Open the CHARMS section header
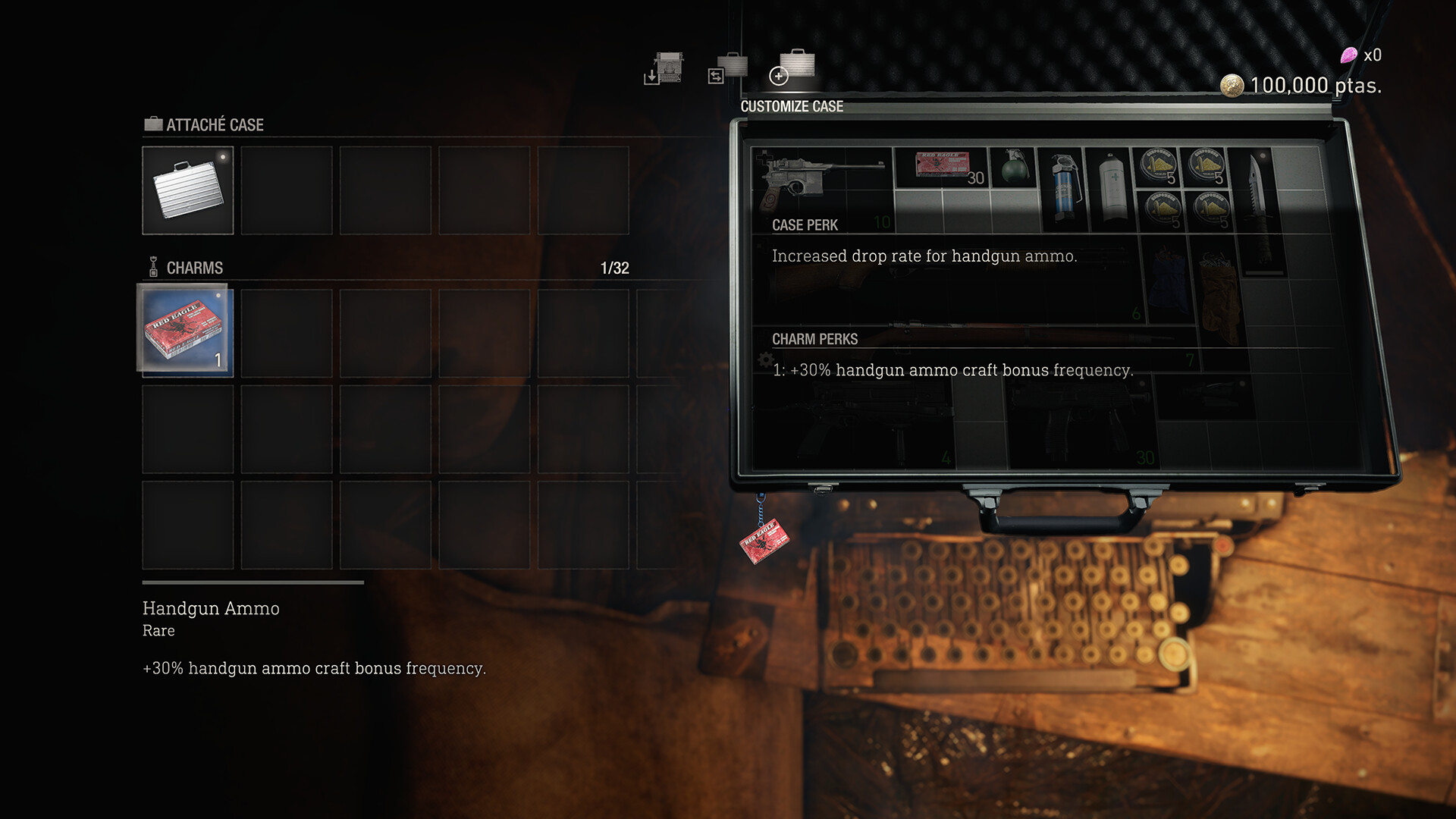Image resolution: width=1456 pixels, height=819 pixels. click(194, 268)
